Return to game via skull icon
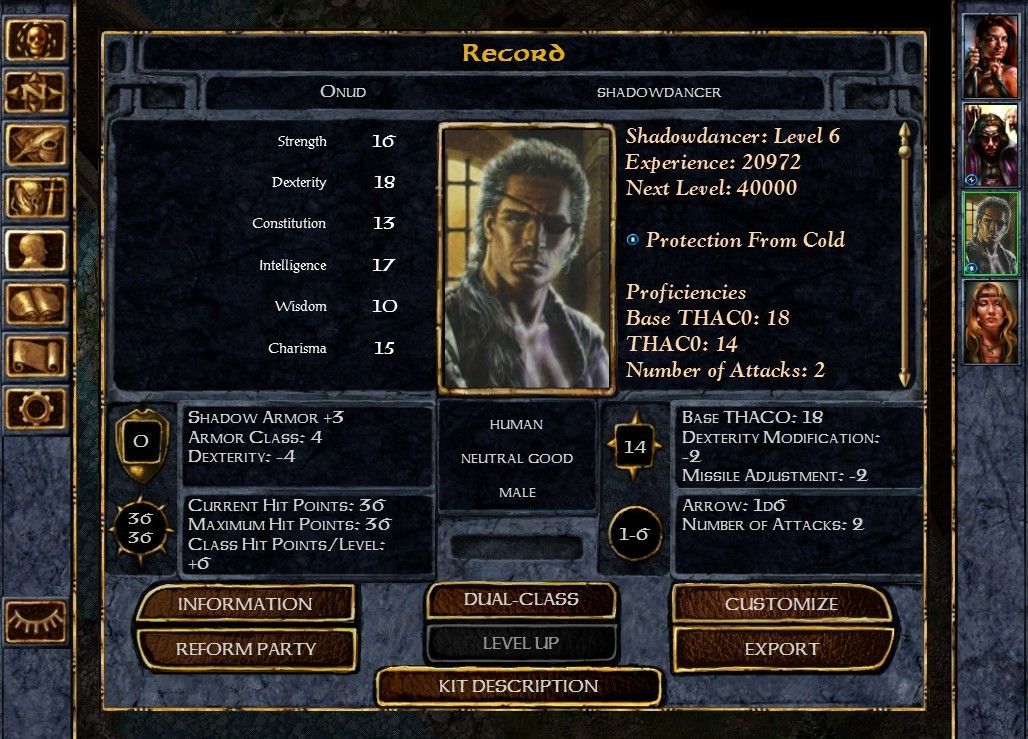The width and height of the screenshot is (1028, 739). [36, 40]
